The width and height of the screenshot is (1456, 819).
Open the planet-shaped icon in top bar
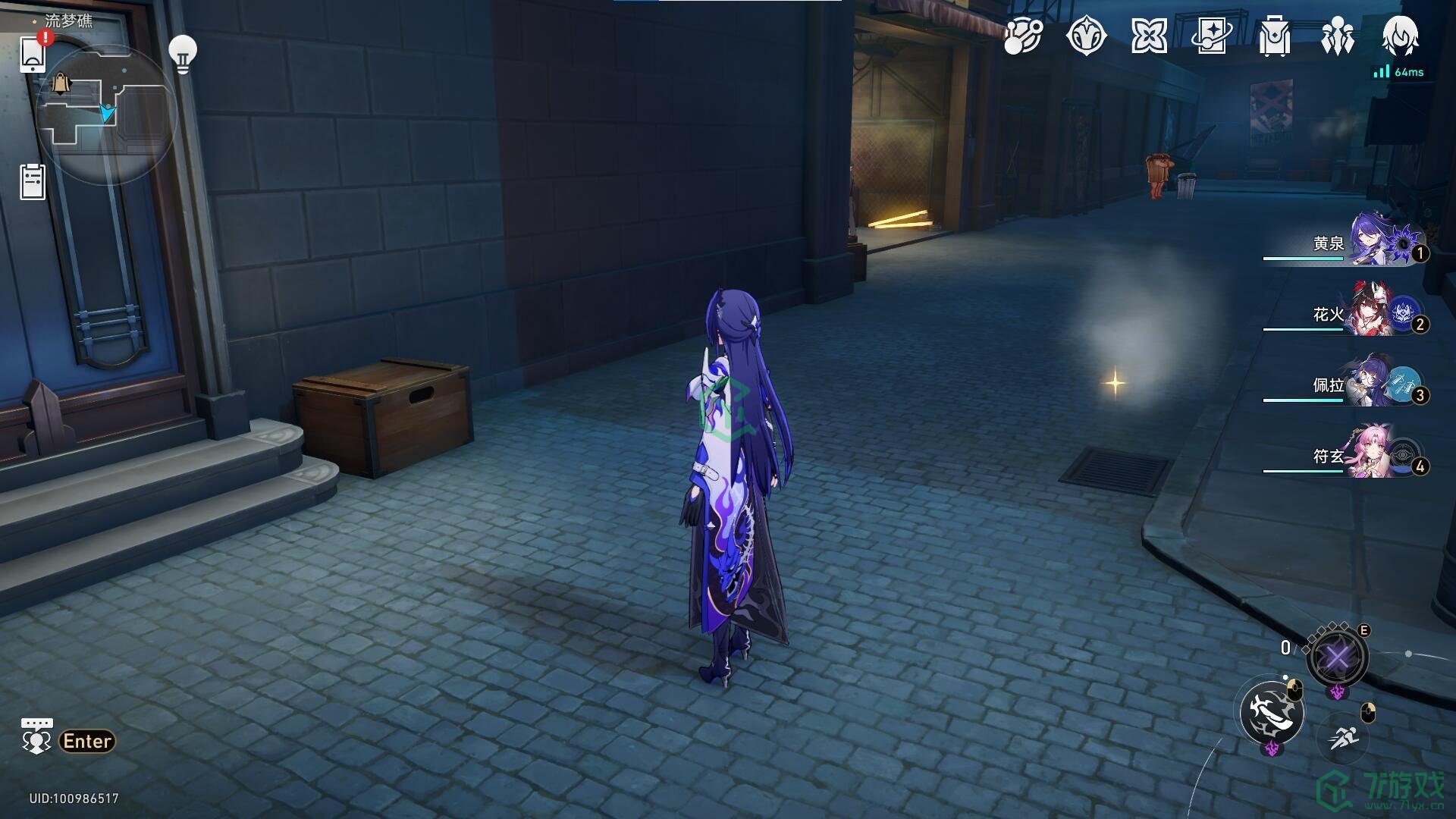point(1023,36)
